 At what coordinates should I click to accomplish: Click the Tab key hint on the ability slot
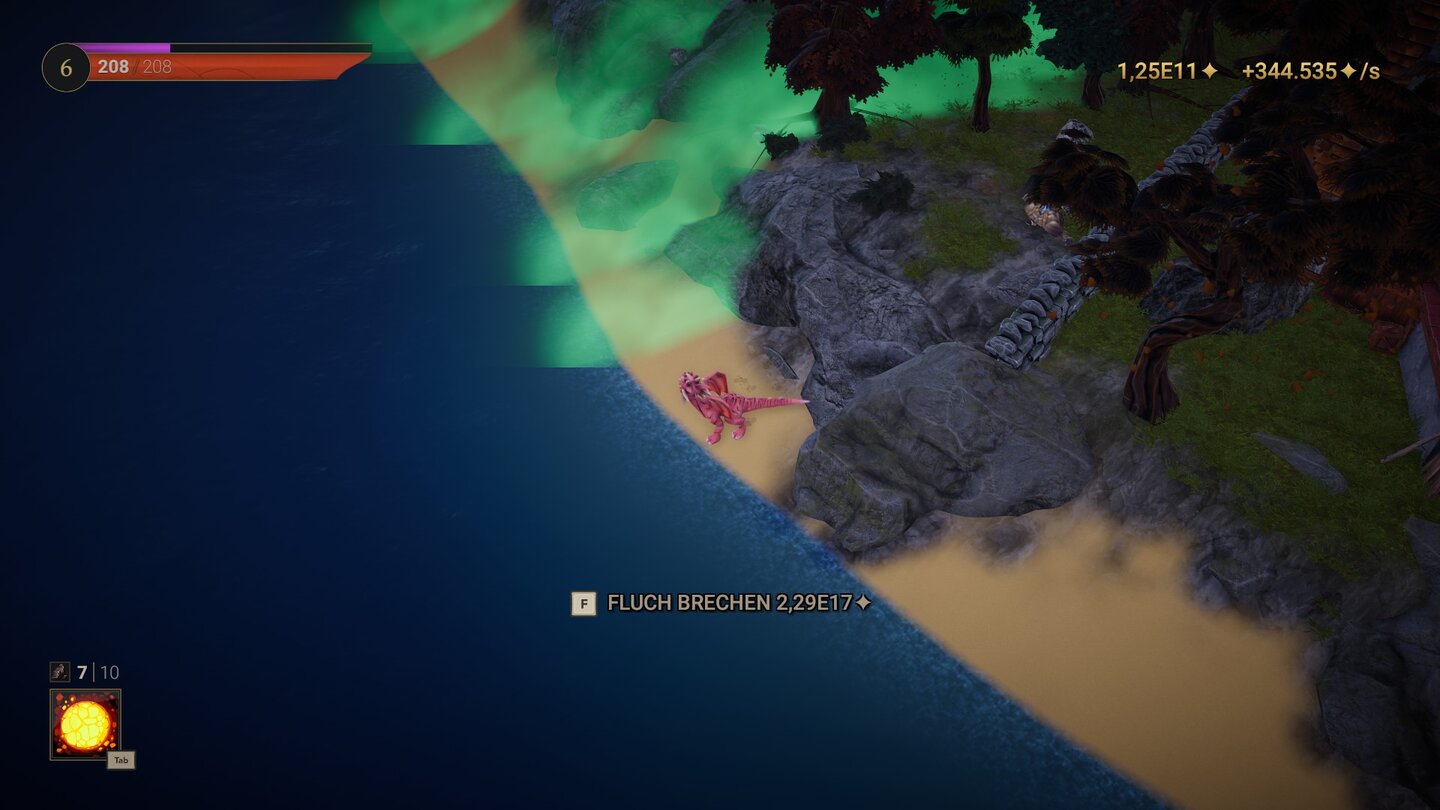(x=121, y=760)
